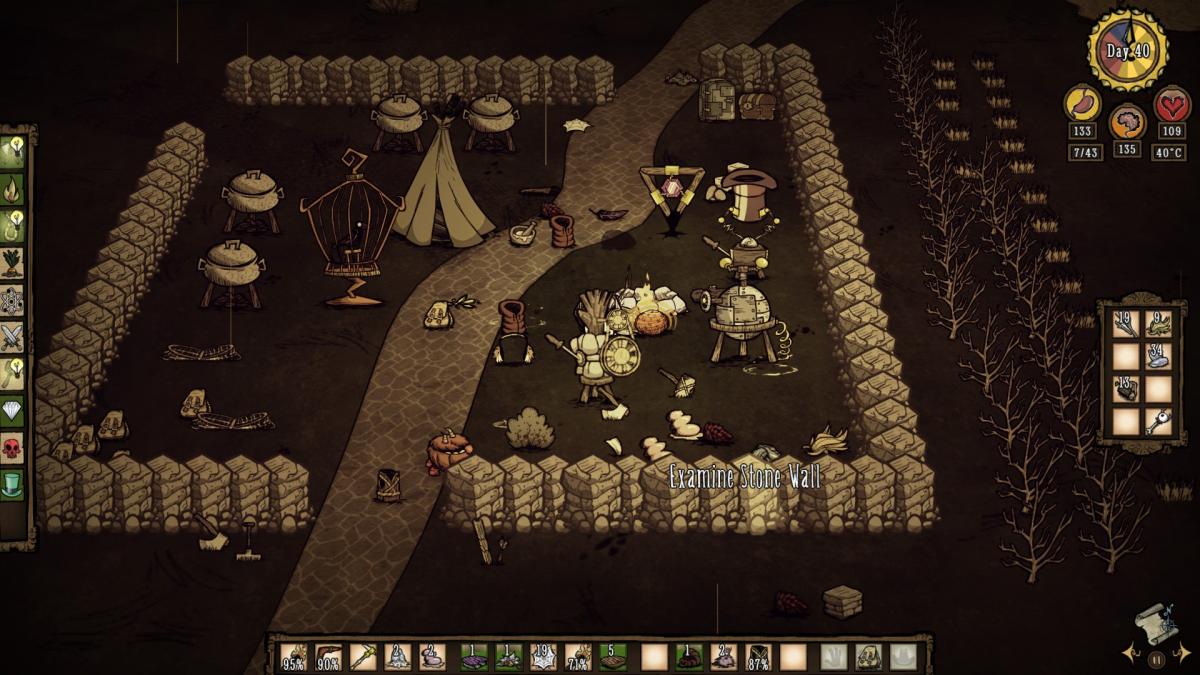This screenshot has height=675, width=1200.
Task: Open the Refine tab with diamond icon
Action: click(x=14, y=411)
